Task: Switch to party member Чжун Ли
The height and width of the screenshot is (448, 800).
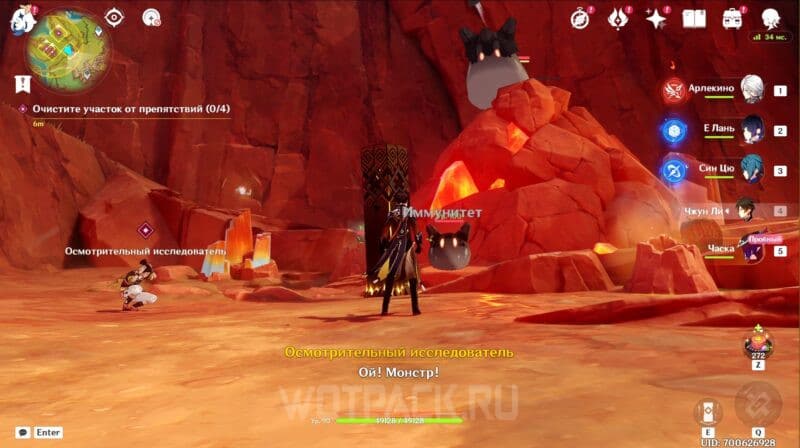Action: (x=748, y=211)
